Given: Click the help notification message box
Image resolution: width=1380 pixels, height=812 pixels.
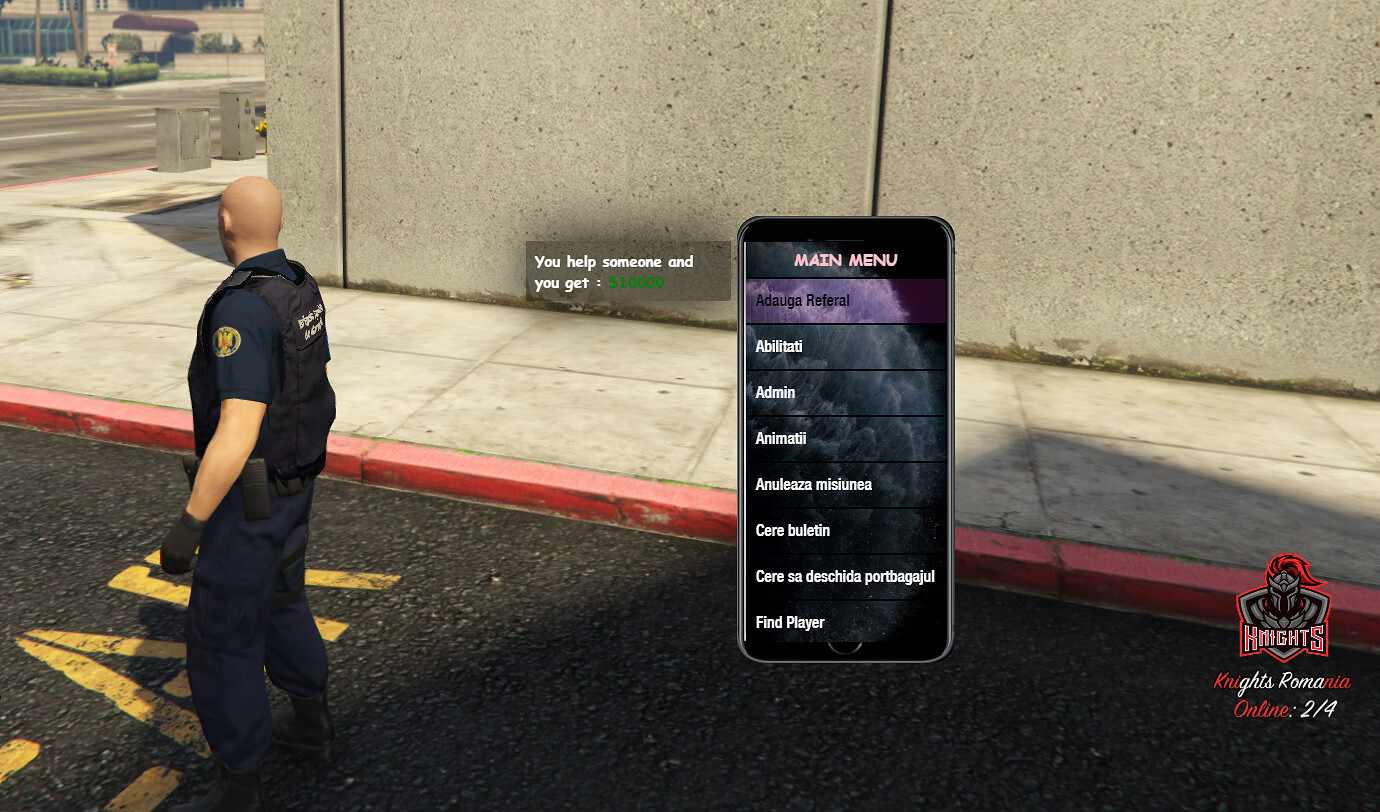Looking at the screenshot, I should click(x=628, y=271).
